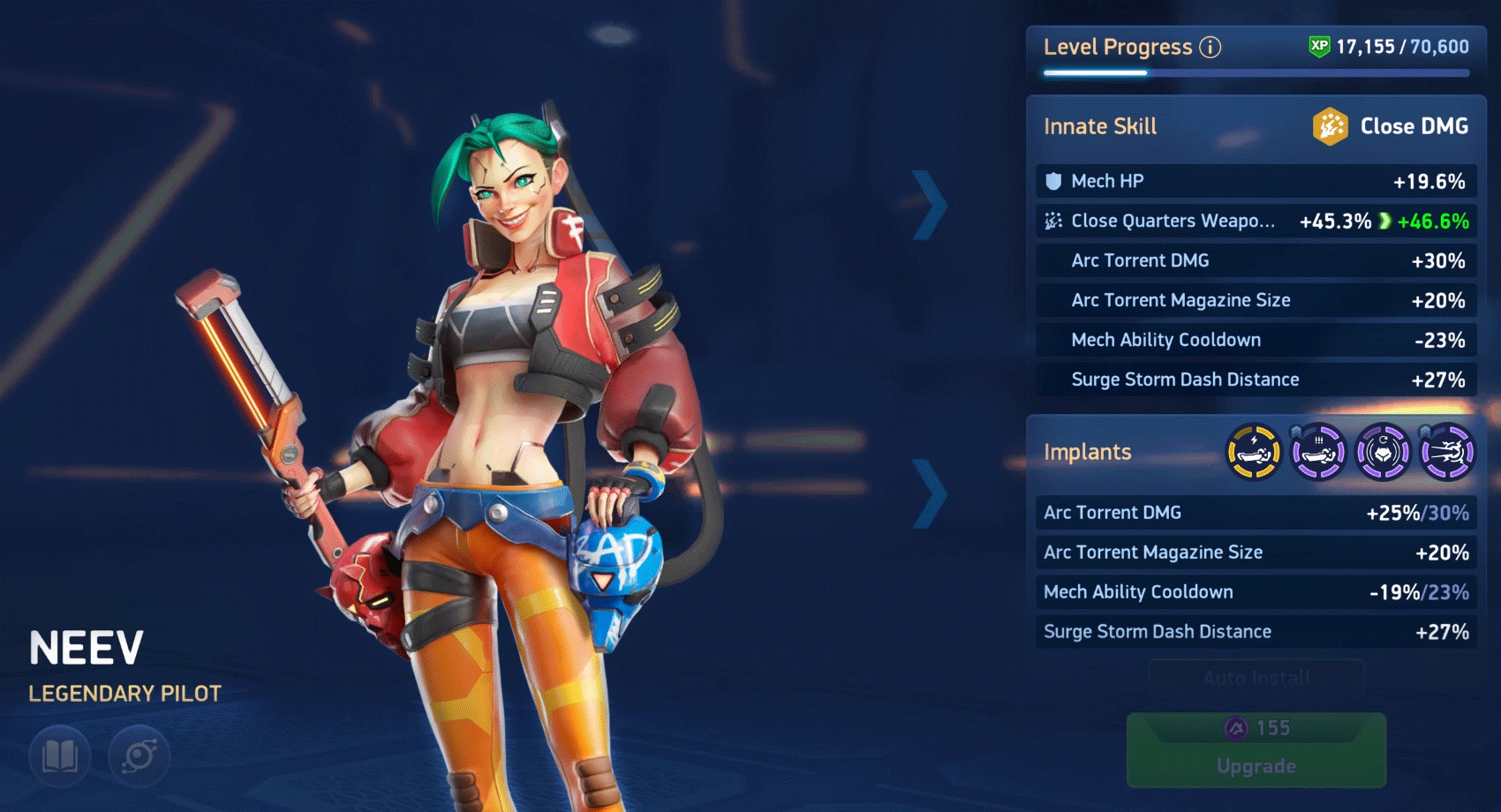Open the Close Quarters Weapon truncated stat entry

pyautogui.click(x=1172, y=221)
